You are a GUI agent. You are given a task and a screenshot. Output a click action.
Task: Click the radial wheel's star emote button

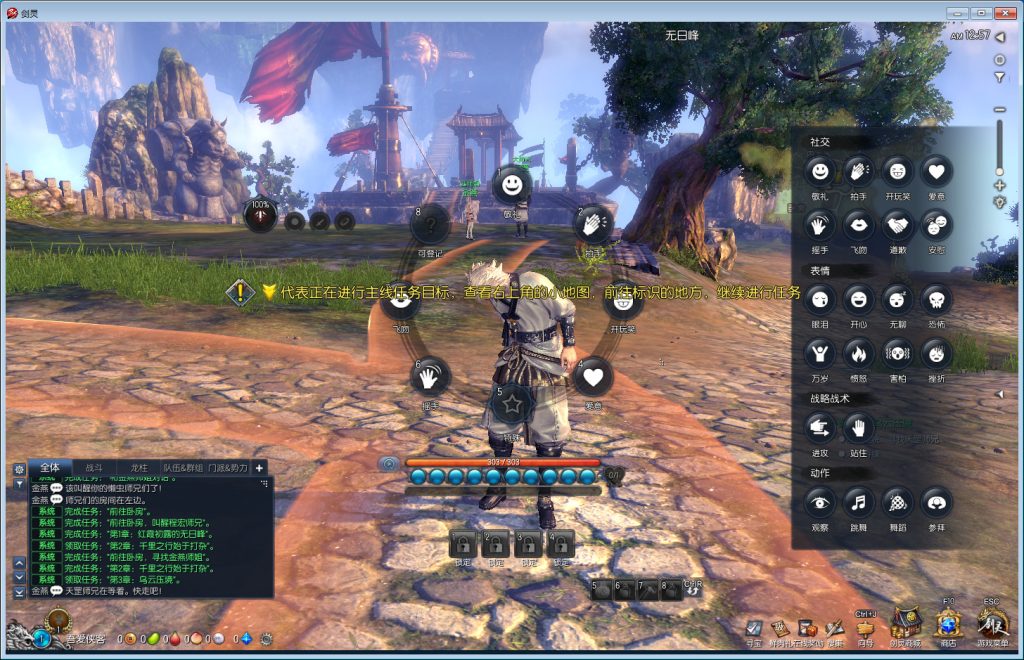point(512,403)
